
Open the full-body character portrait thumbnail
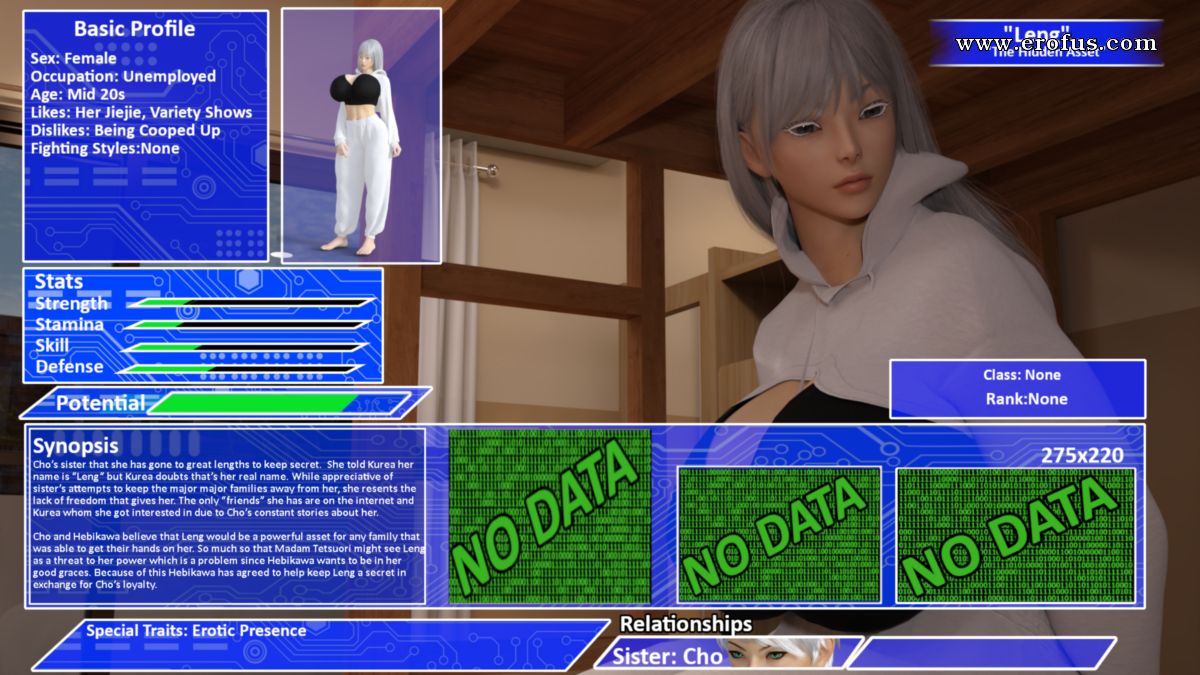pos(361,136)
